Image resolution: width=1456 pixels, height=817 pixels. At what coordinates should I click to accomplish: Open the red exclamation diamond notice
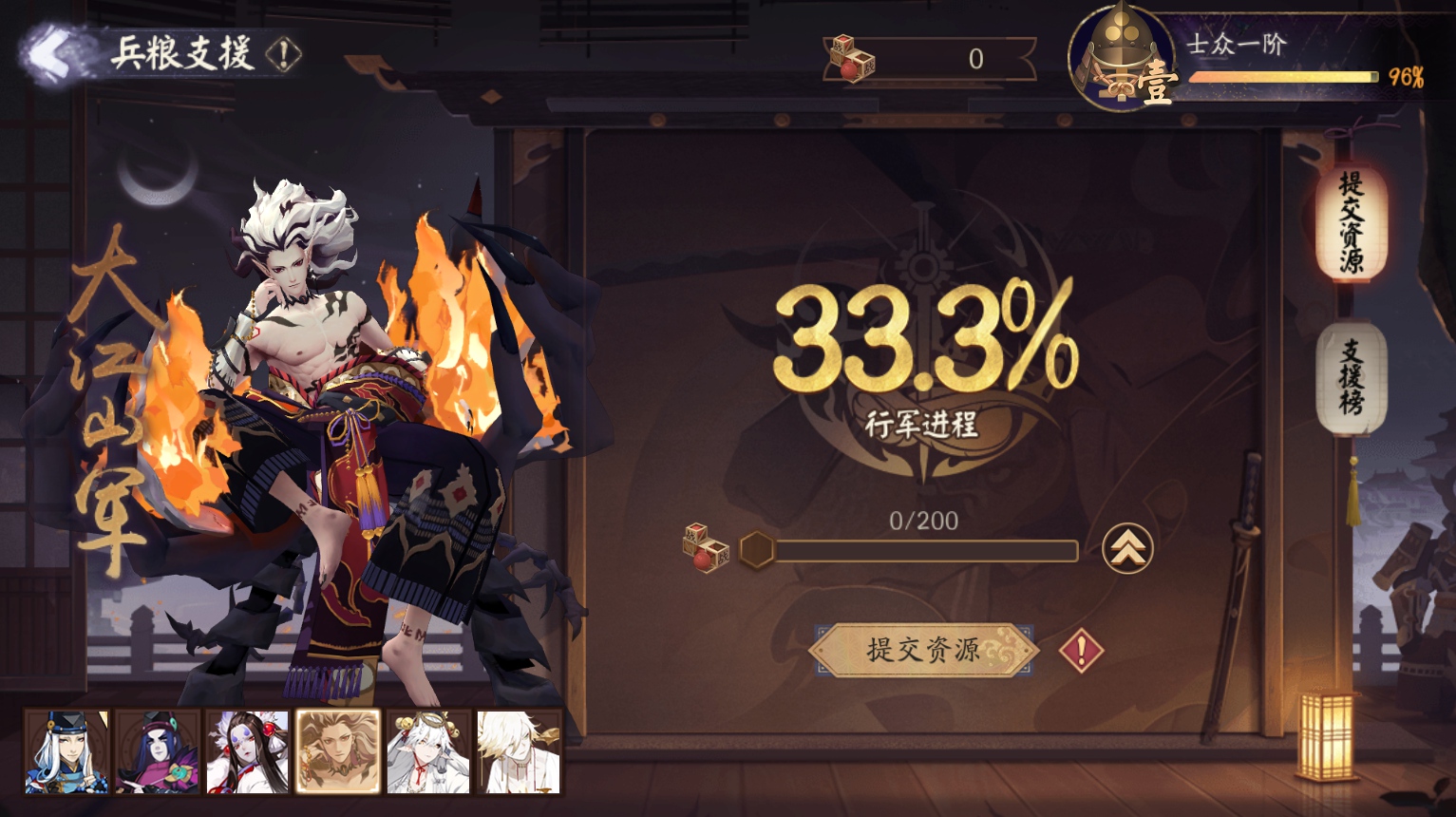tap(1081, 651)
